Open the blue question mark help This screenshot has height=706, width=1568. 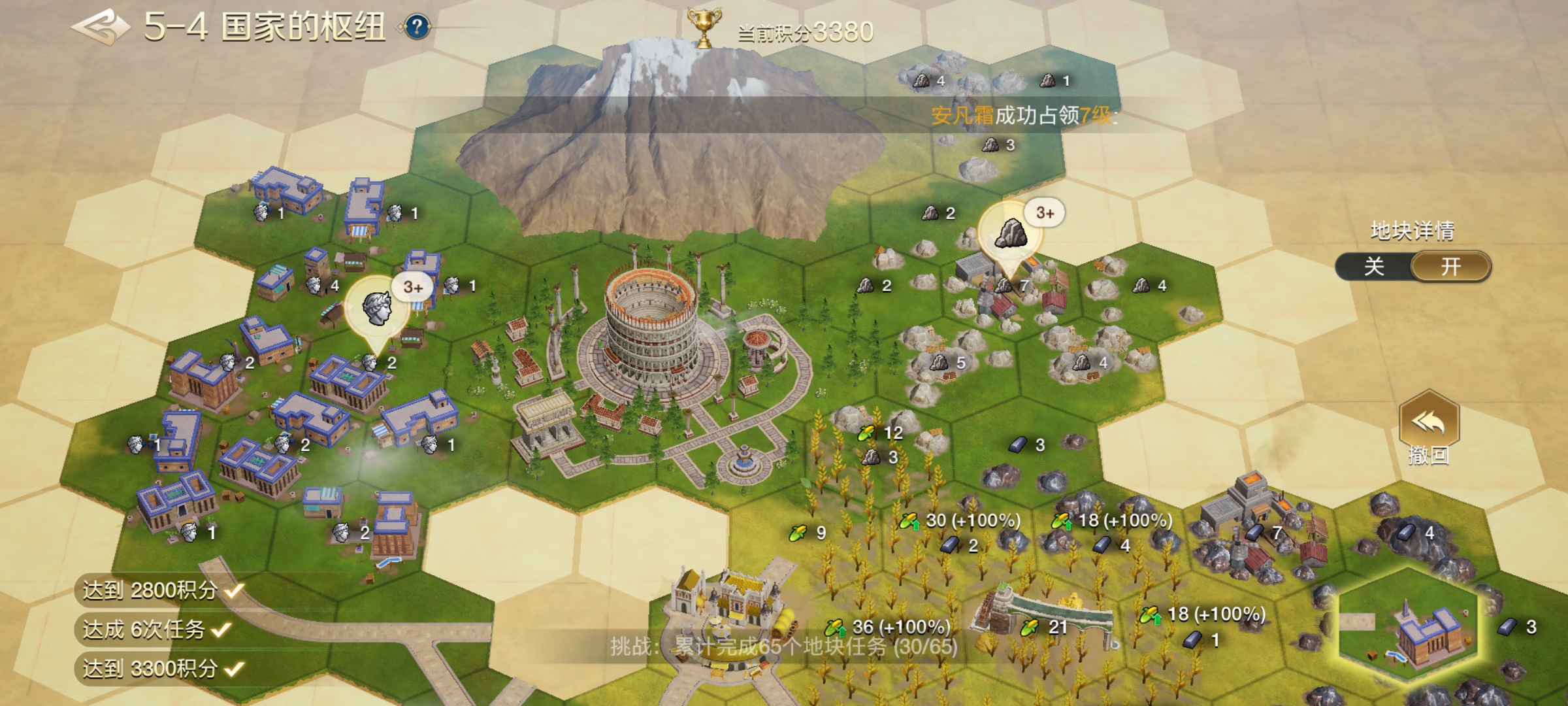(417, 27)
